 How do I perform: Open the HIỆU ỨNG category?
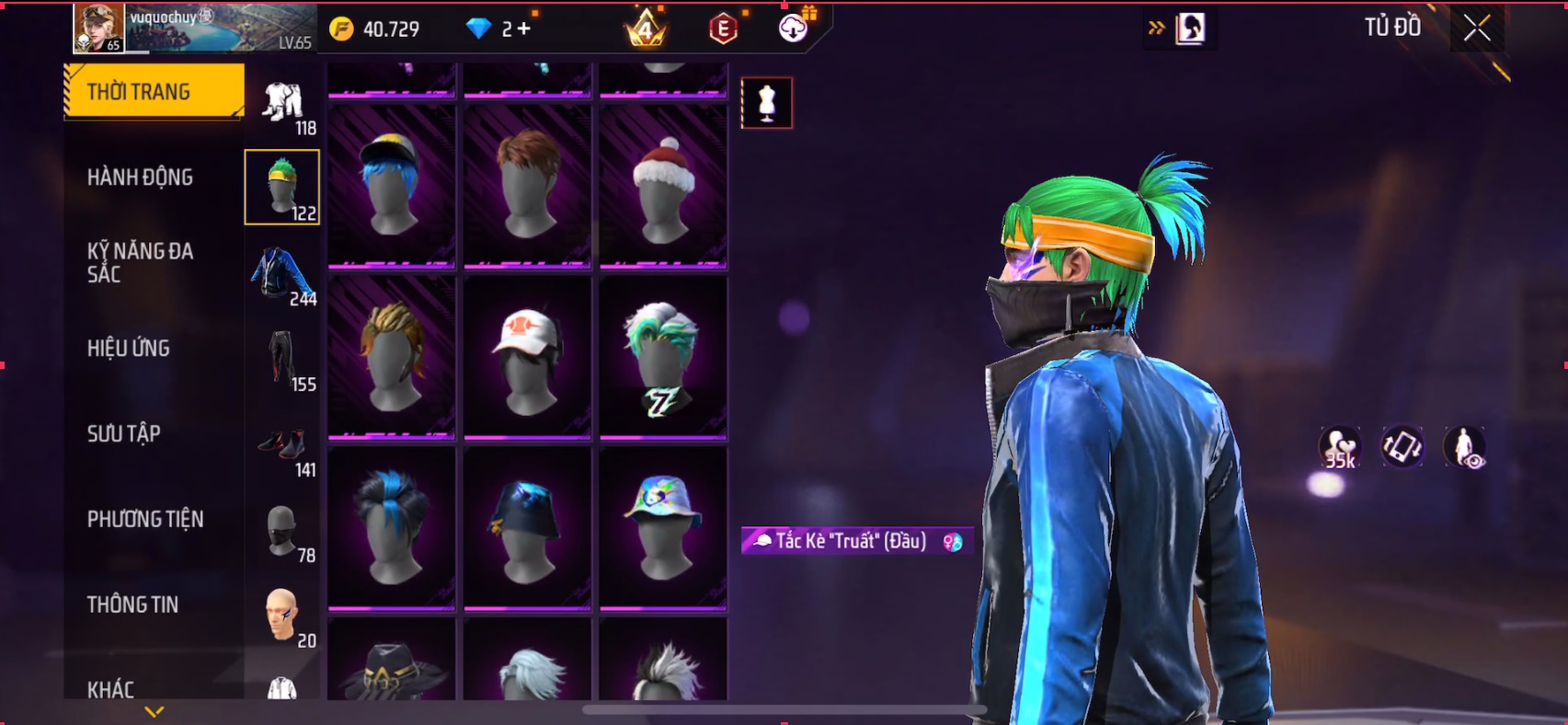[129, 348]
